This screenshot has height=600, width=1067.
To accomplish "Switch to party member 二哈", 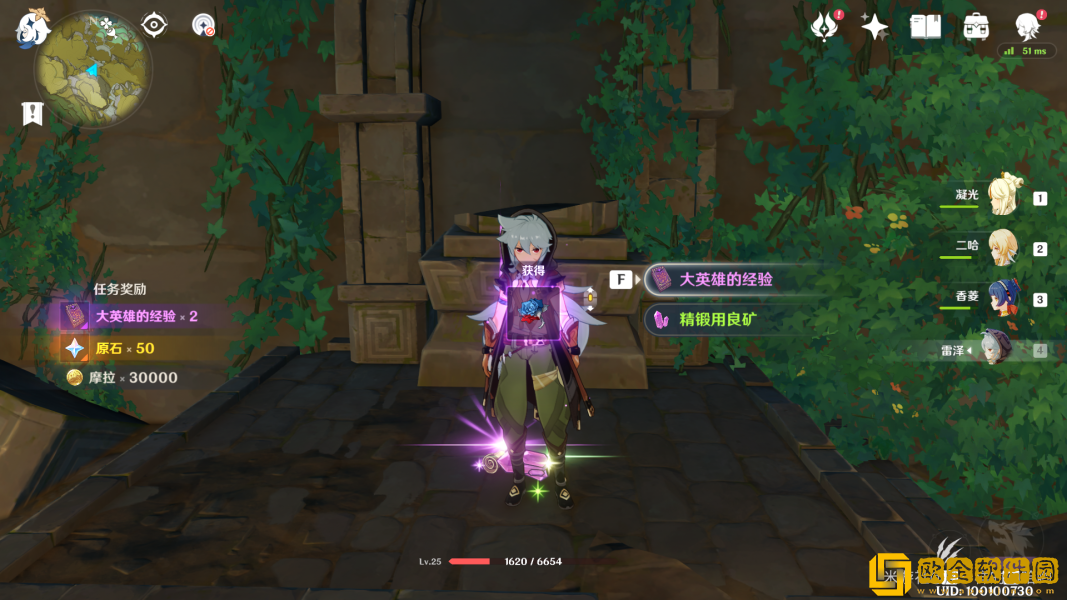I will [x=1003, y=247].
